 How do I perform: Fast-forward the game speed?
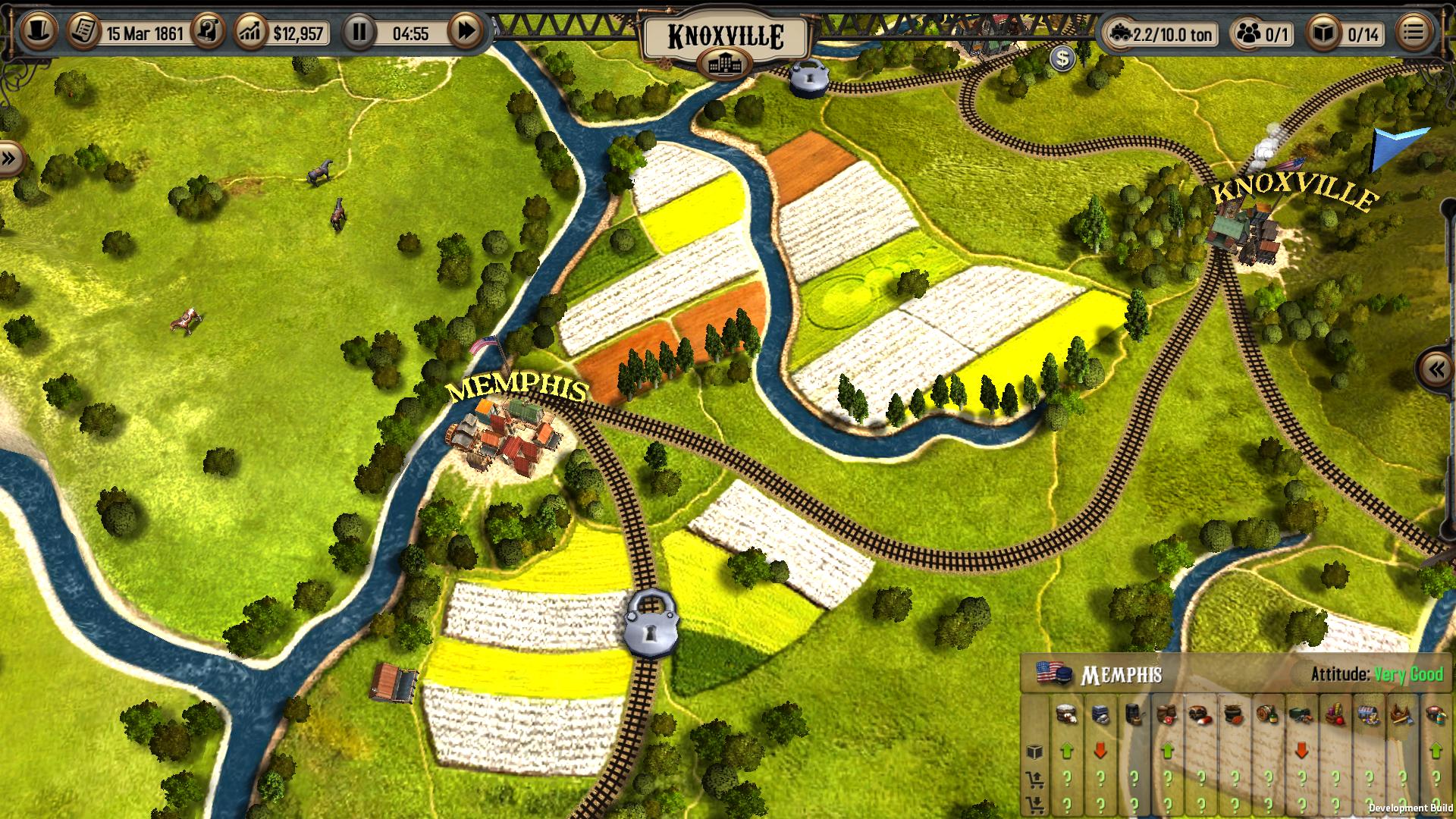[x=465, y=32]
